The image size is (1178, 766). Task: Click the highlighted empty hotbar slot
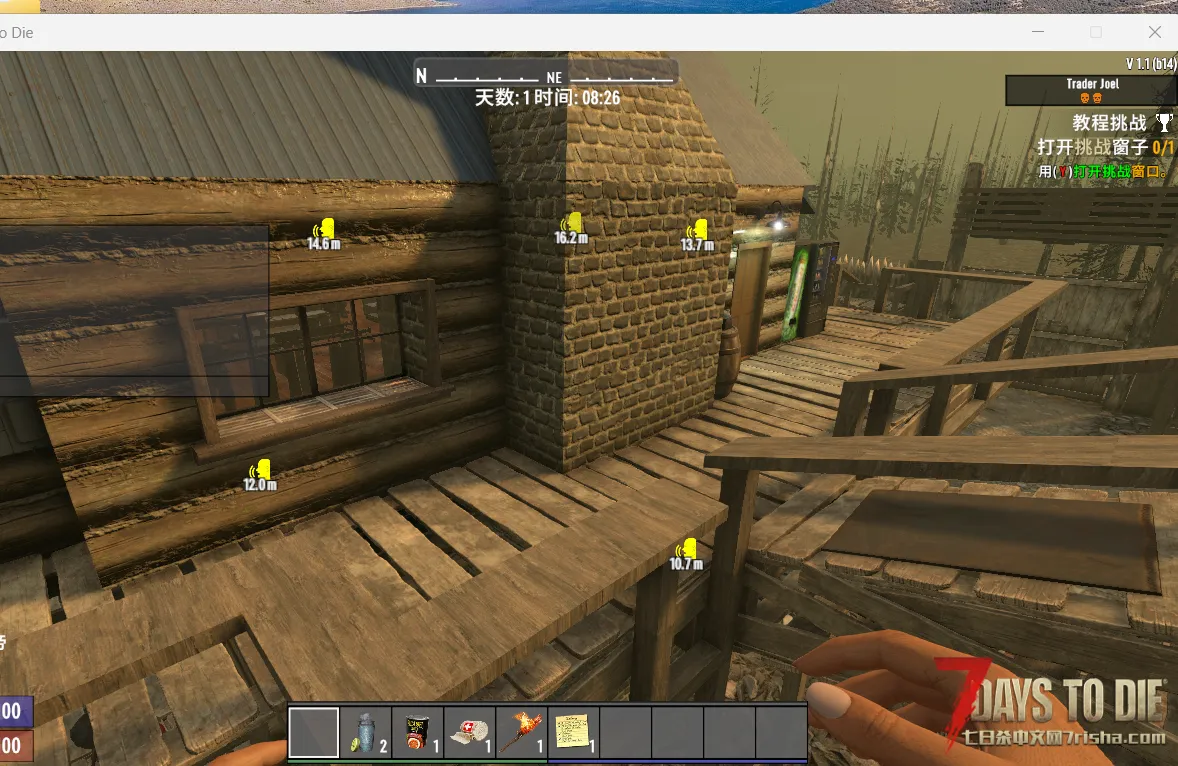[x=314, y=733]
